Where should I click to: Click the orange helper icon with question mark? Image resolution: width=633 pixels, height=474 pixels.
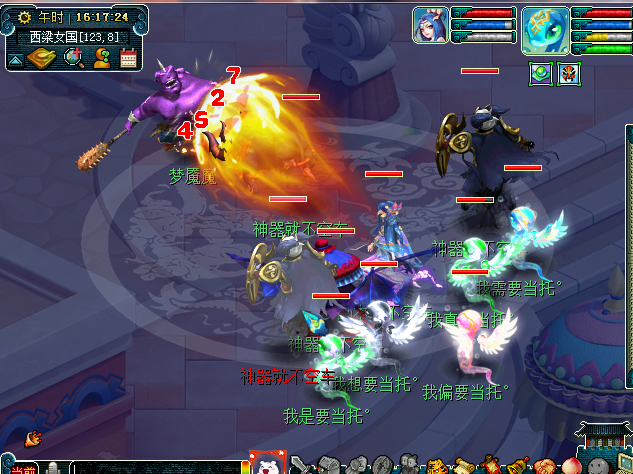coord(101,58)
